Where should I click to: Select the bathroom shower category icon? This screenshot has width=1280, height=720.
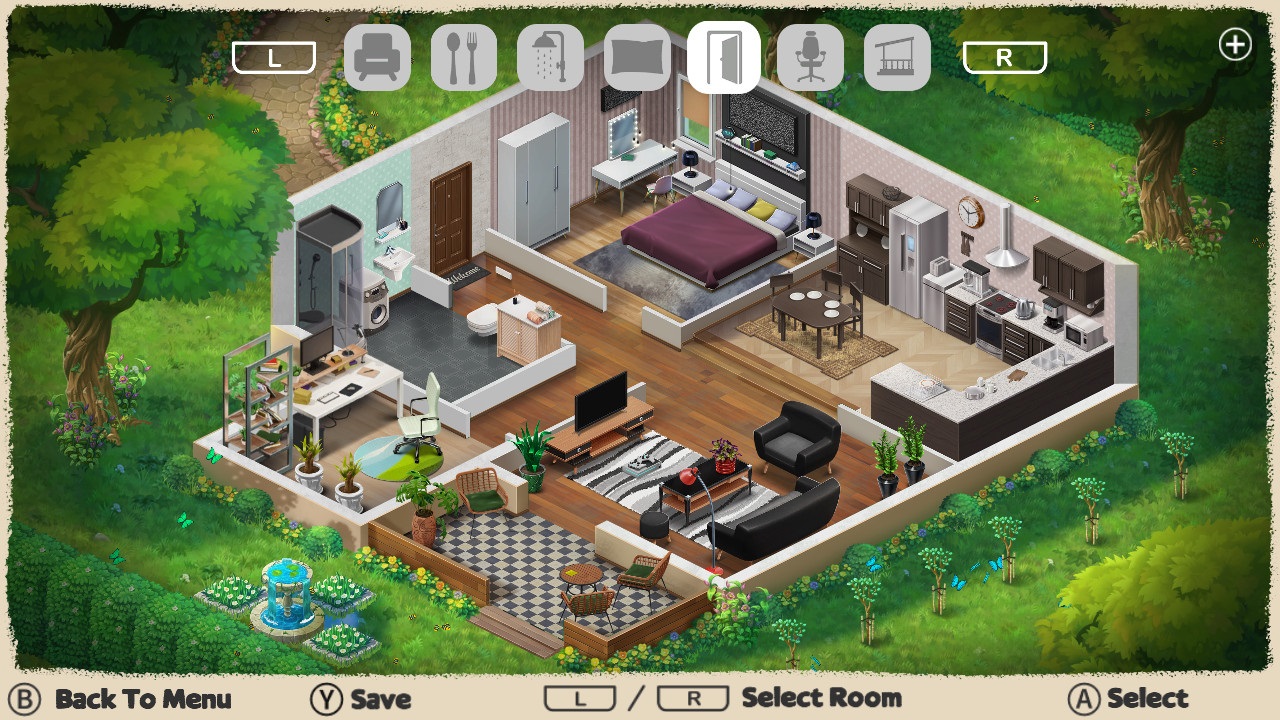tap(551, 57)
